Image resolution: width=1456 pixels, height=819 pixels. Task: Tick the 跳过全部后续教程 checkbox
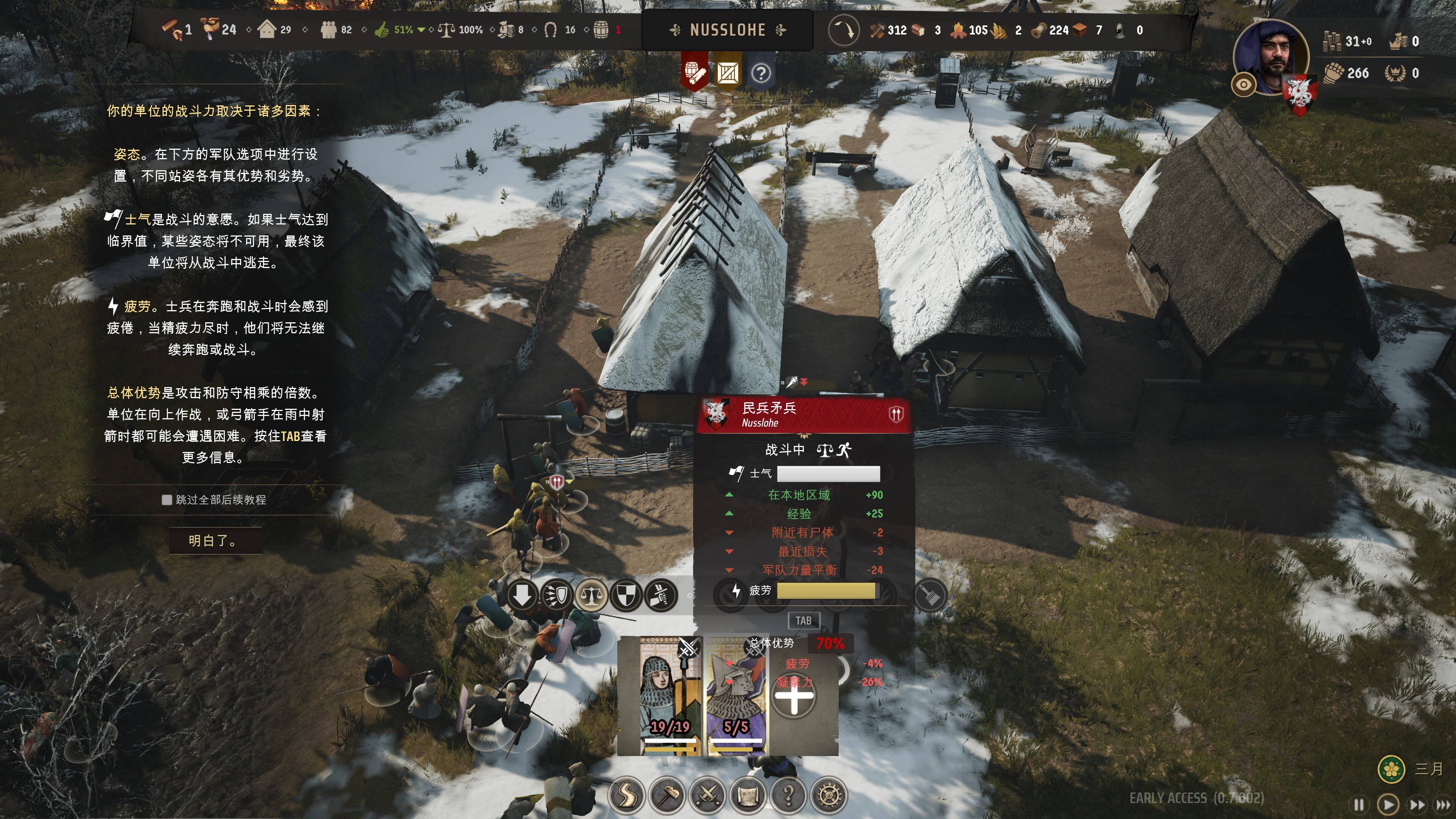click(167, 500)
